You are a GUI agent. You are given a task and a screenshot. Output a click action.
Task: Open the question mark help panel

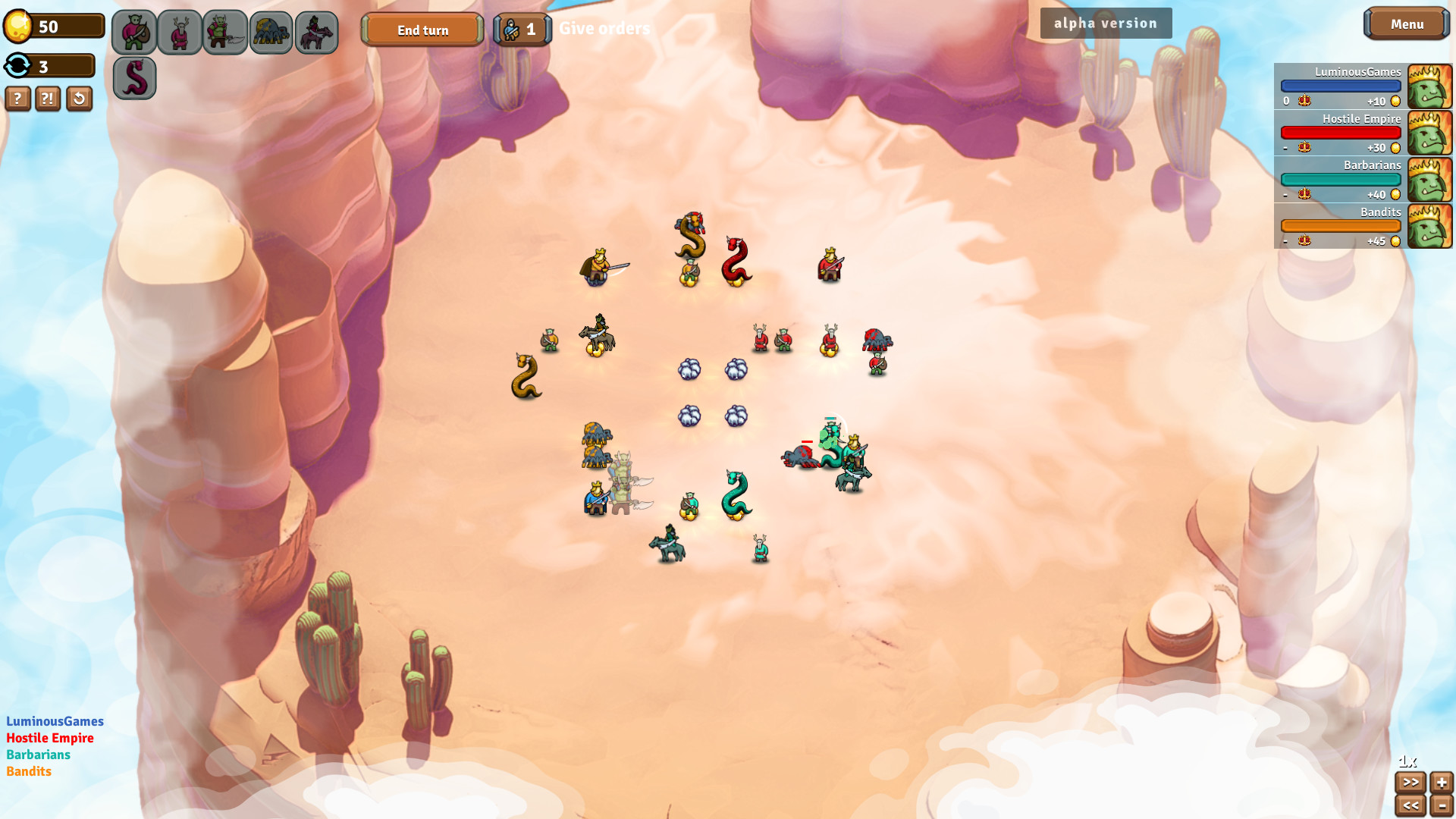coord(17,99)
